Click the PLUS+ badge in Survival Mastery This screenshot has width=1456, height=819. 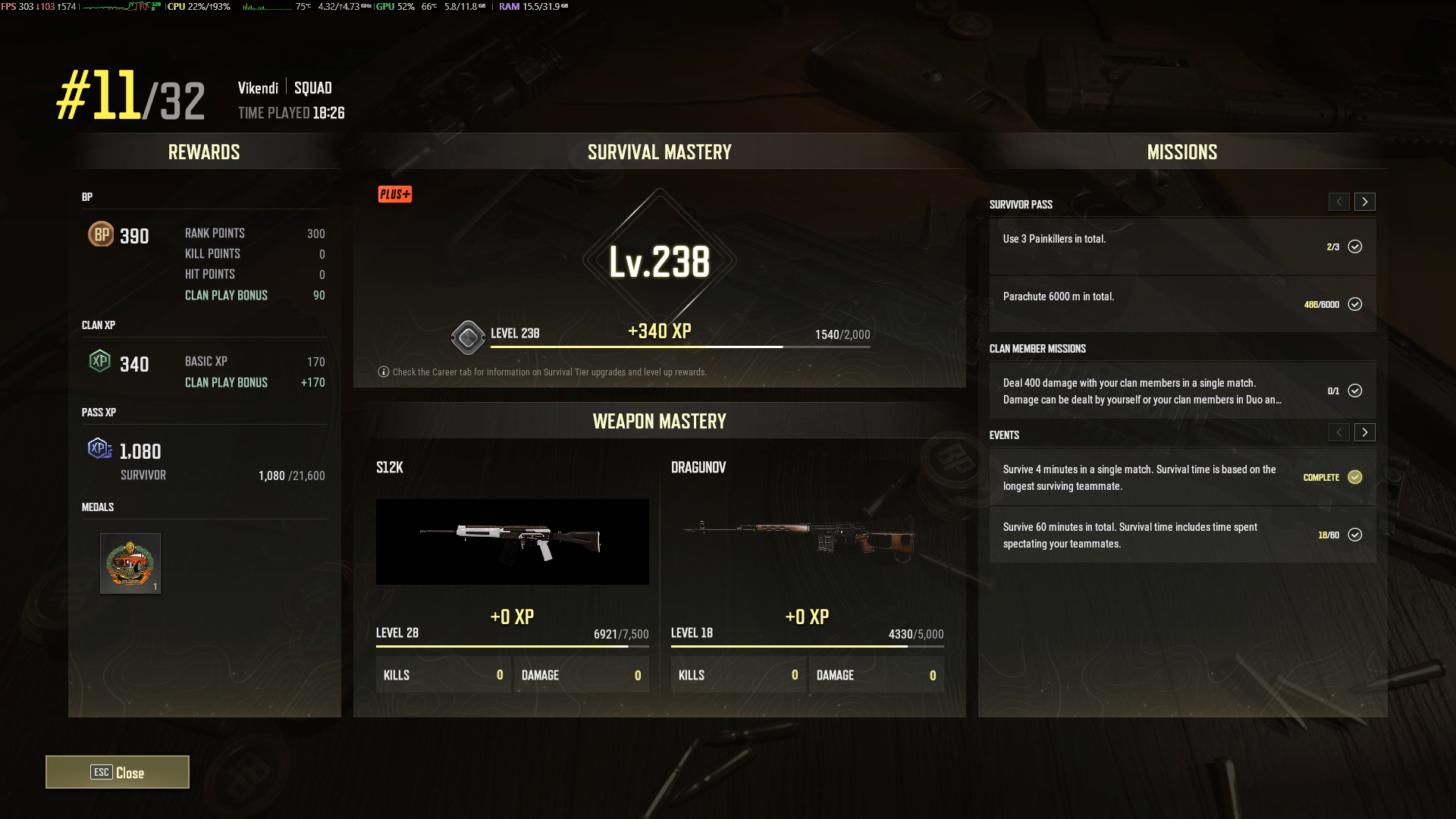pyautogui.click(x=395, y=194)
